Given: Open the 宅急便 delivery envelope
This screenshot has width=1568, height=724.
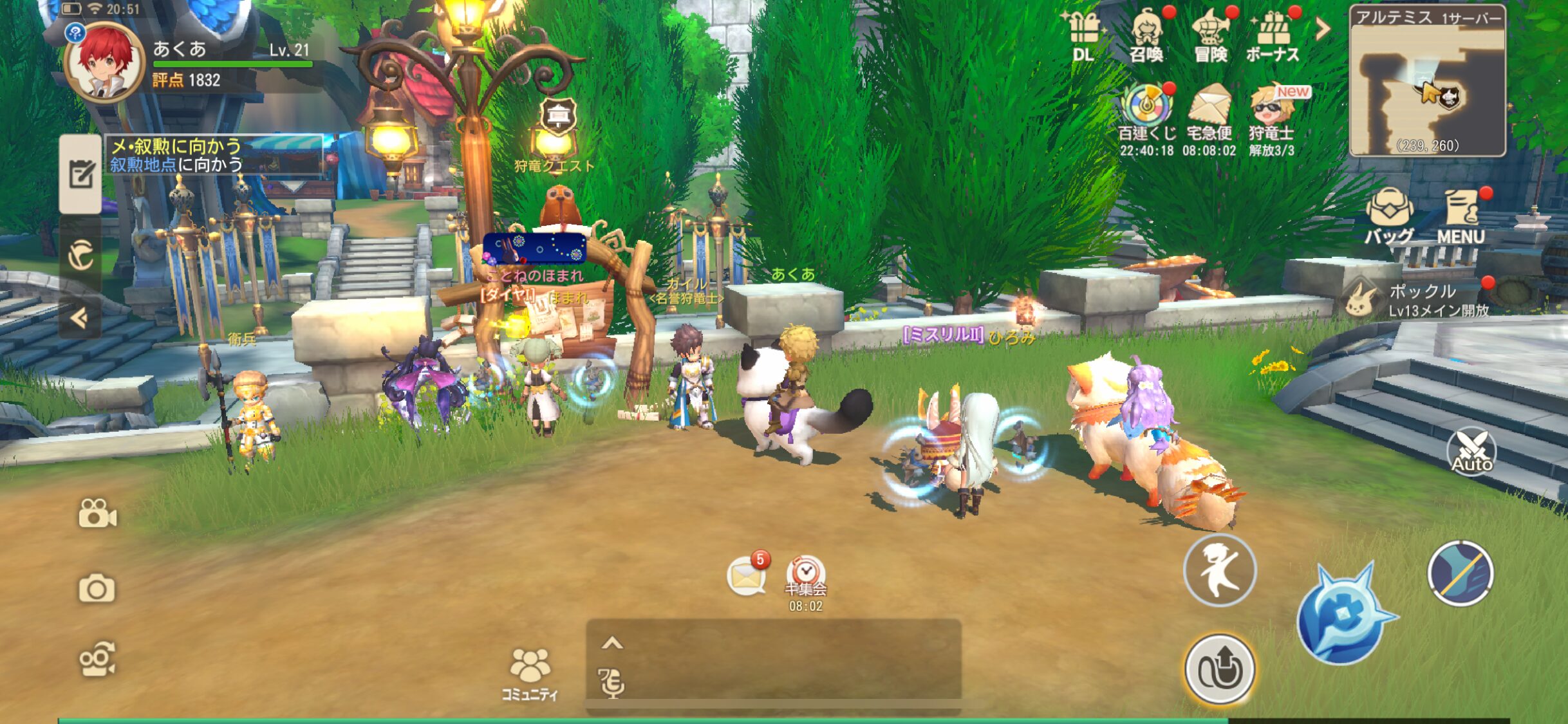Looking at the screenshot, I should [1209, 116].
